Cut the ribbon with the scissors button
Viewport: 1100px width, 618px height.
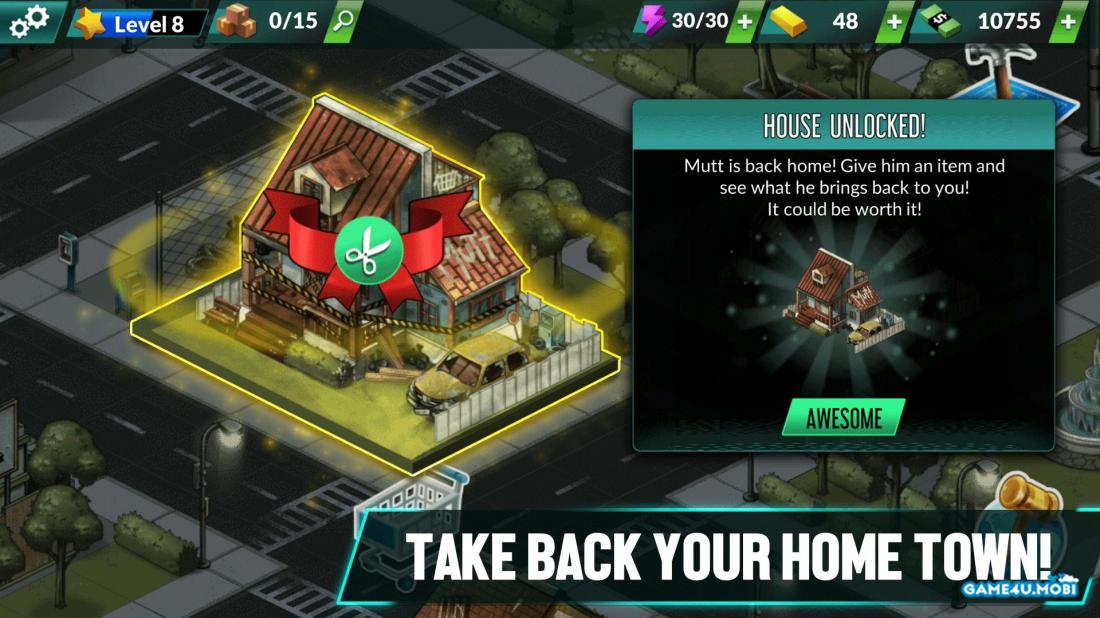pos(368,248)
